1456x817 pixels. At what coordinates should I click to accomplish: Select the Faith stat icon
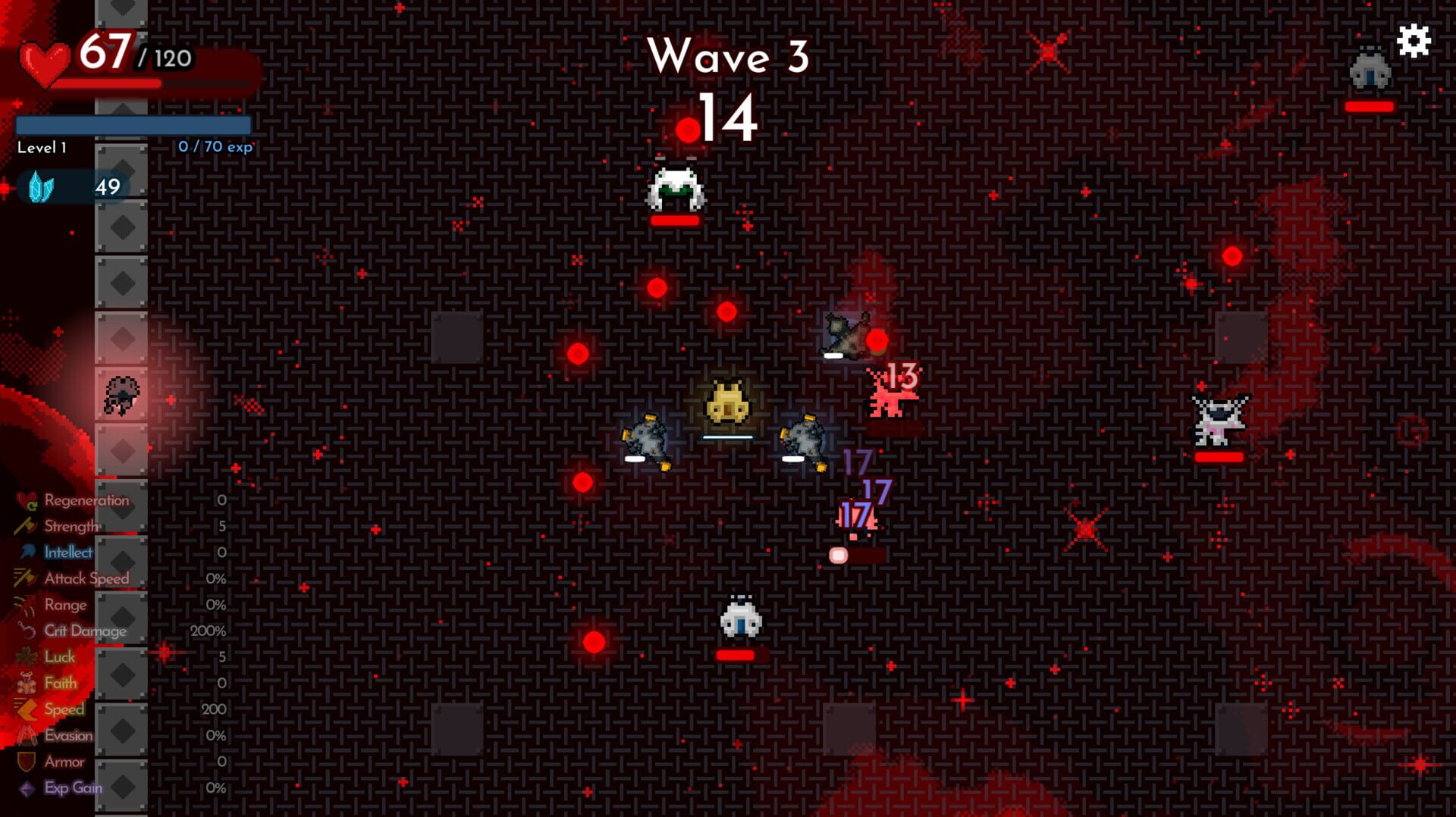coord(26,683)
